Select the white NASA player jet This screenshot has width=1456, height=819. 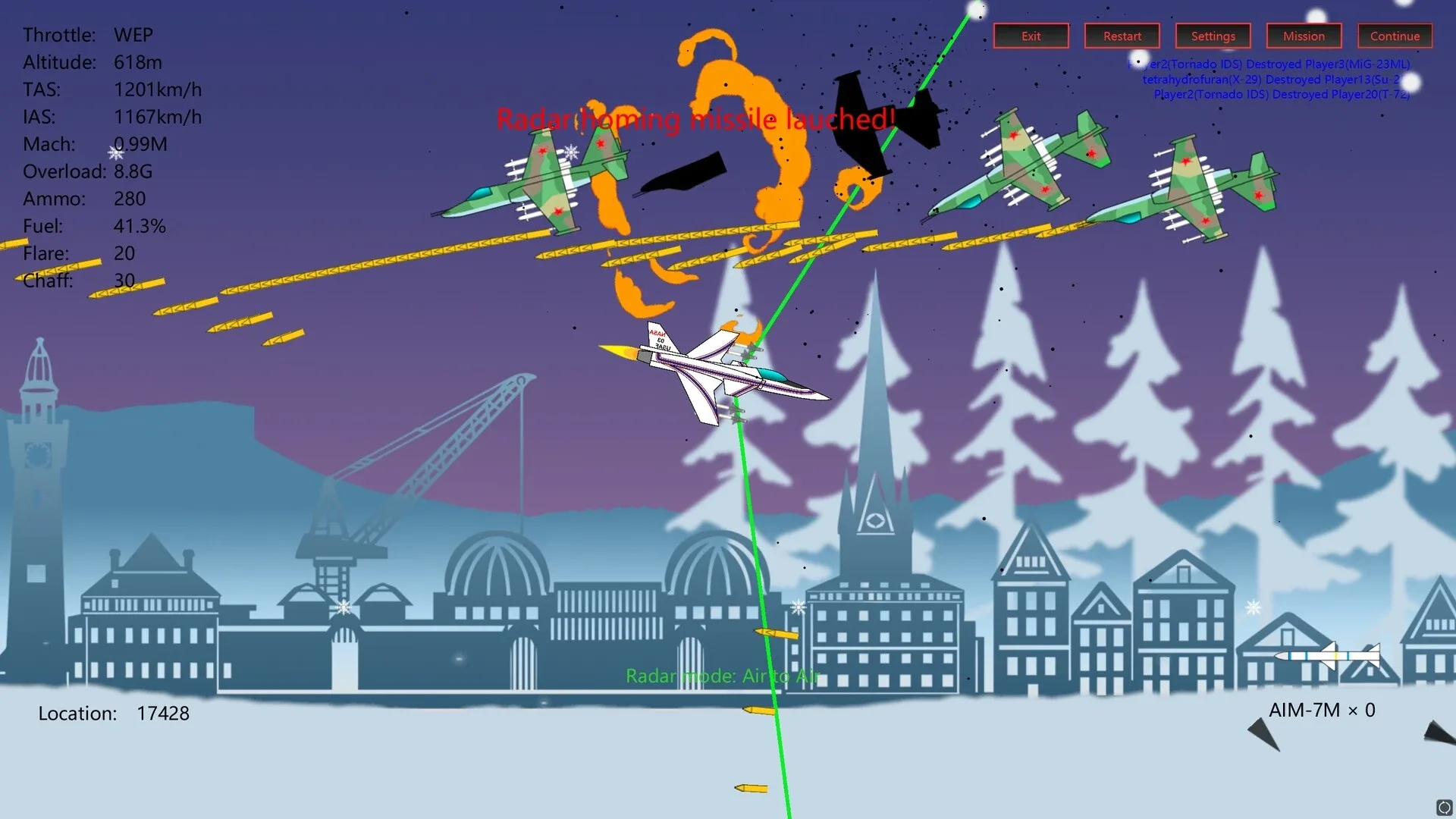click(720, 372)
